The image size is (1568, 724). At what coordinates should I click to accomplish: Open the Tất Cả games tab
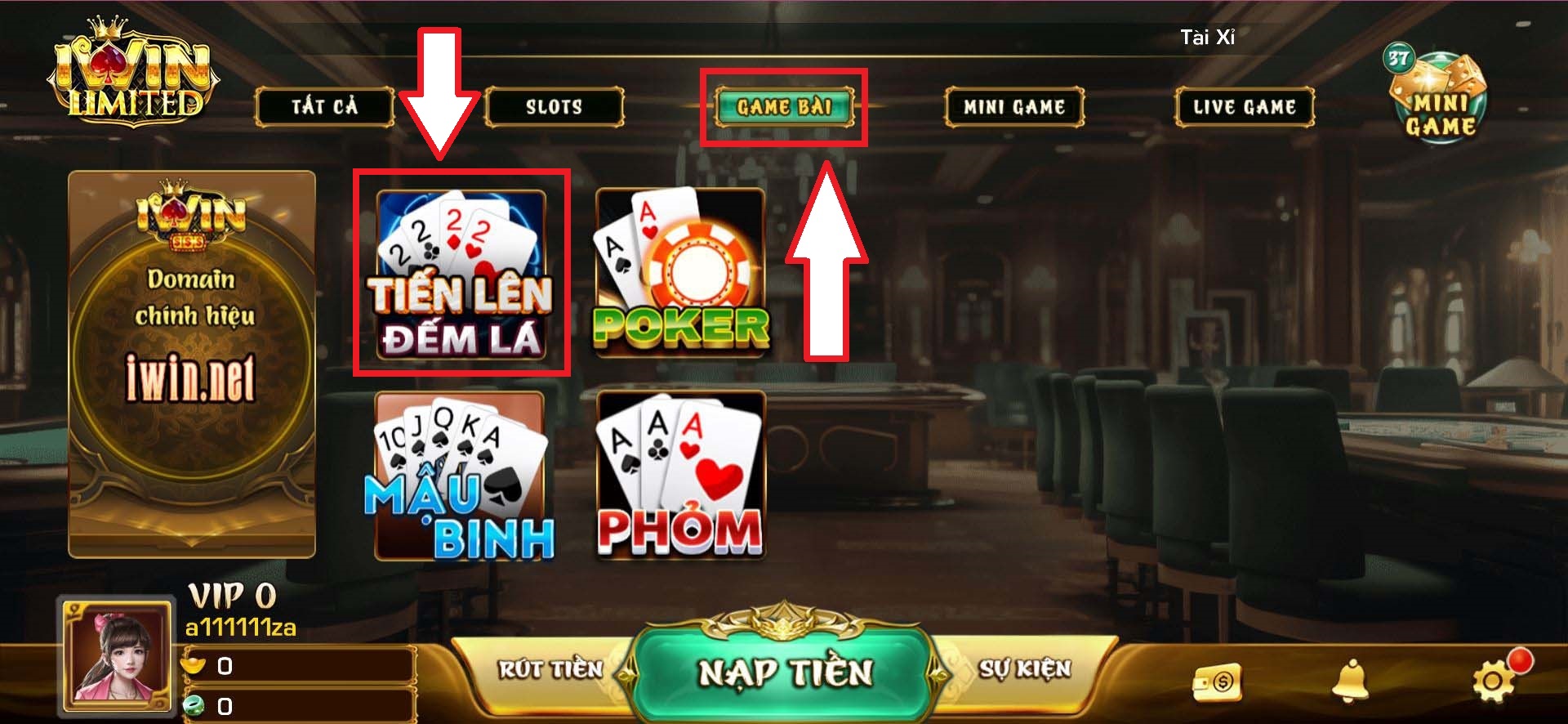pyautogui.click(x=324, y=106)
